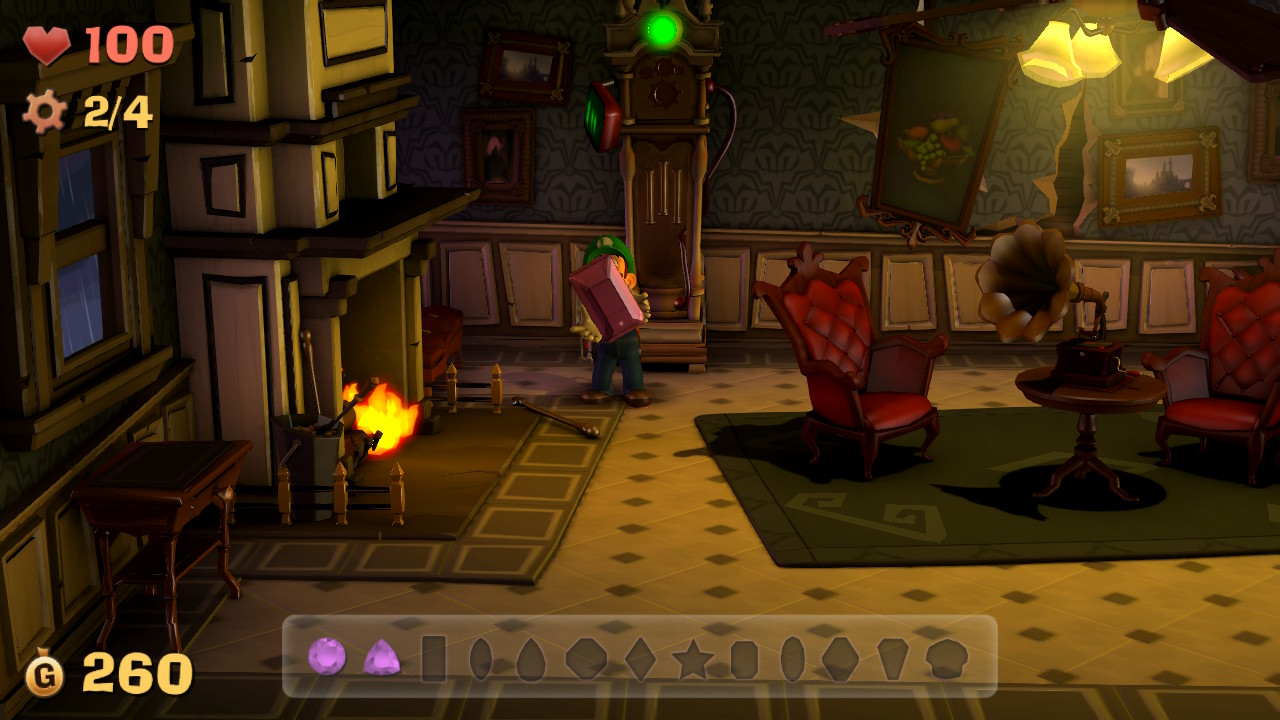Select the round purple gem in the tray
Image resolution: width=1280 pixels, height=720 pixels.
pyautogui.click(x=327, y=660)
